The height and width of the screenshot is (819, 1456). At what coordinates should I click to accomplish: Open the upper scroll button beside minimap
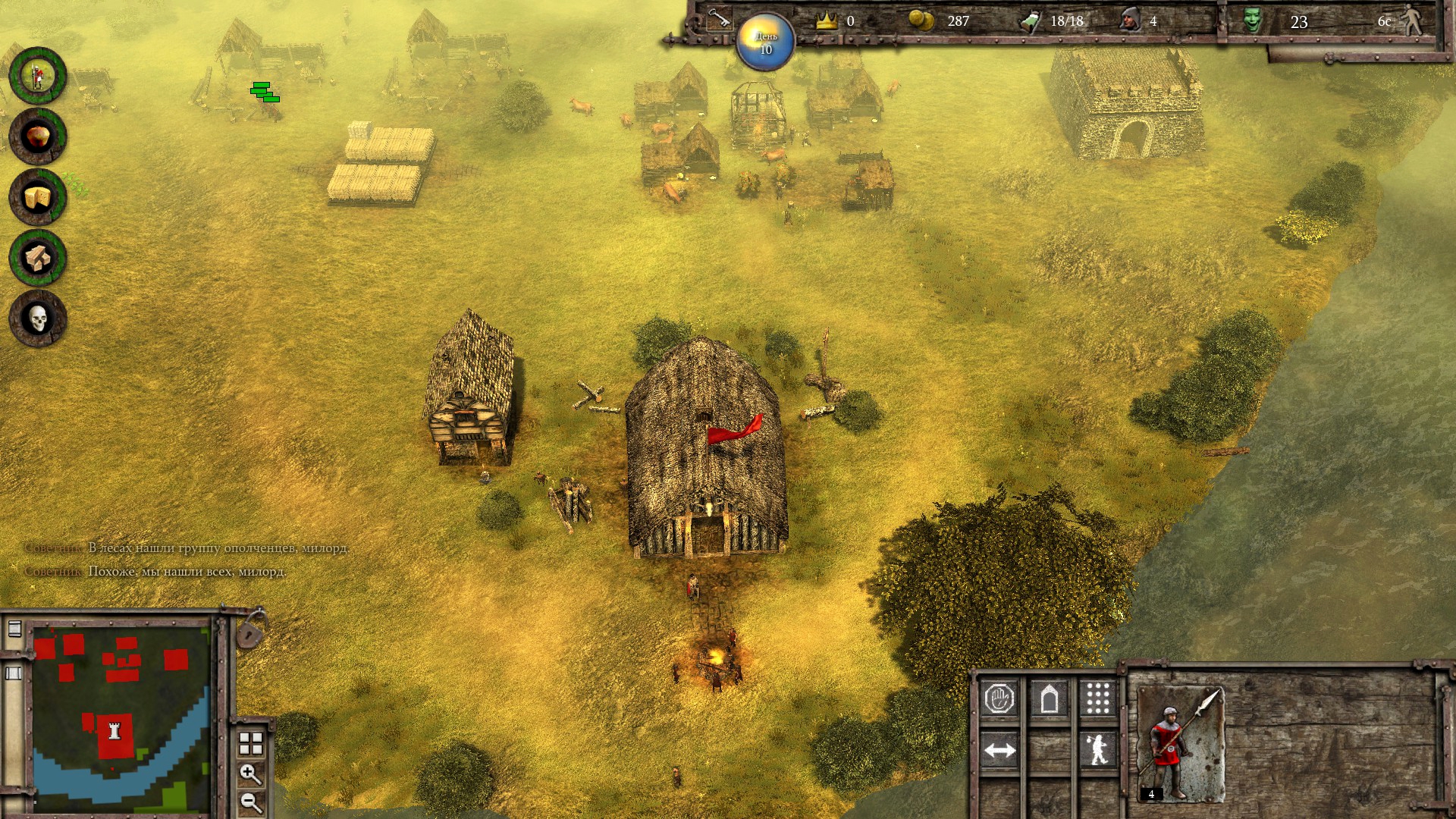pos(14,629)
